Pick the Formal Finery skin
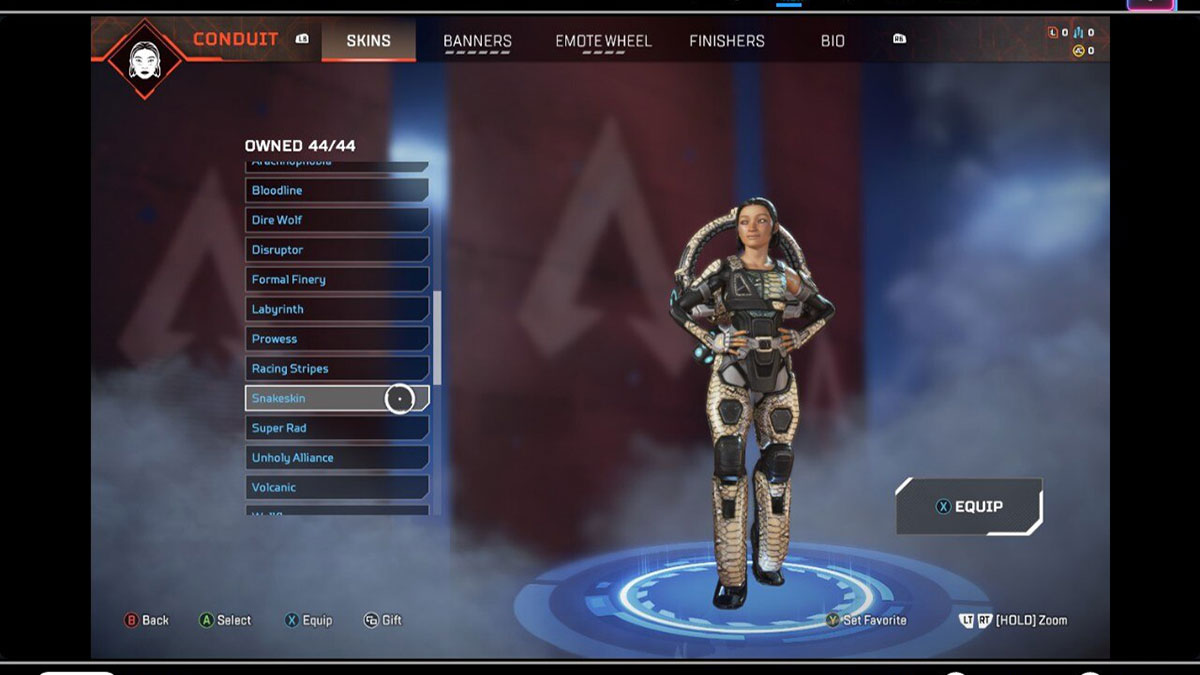 336,280
